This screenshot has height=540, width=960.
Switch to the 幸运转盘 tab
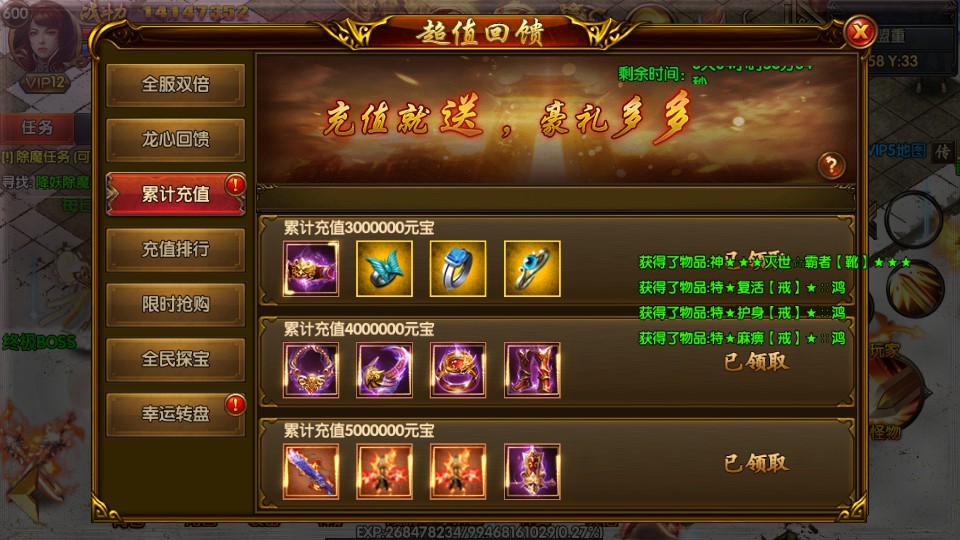(175, 413)
